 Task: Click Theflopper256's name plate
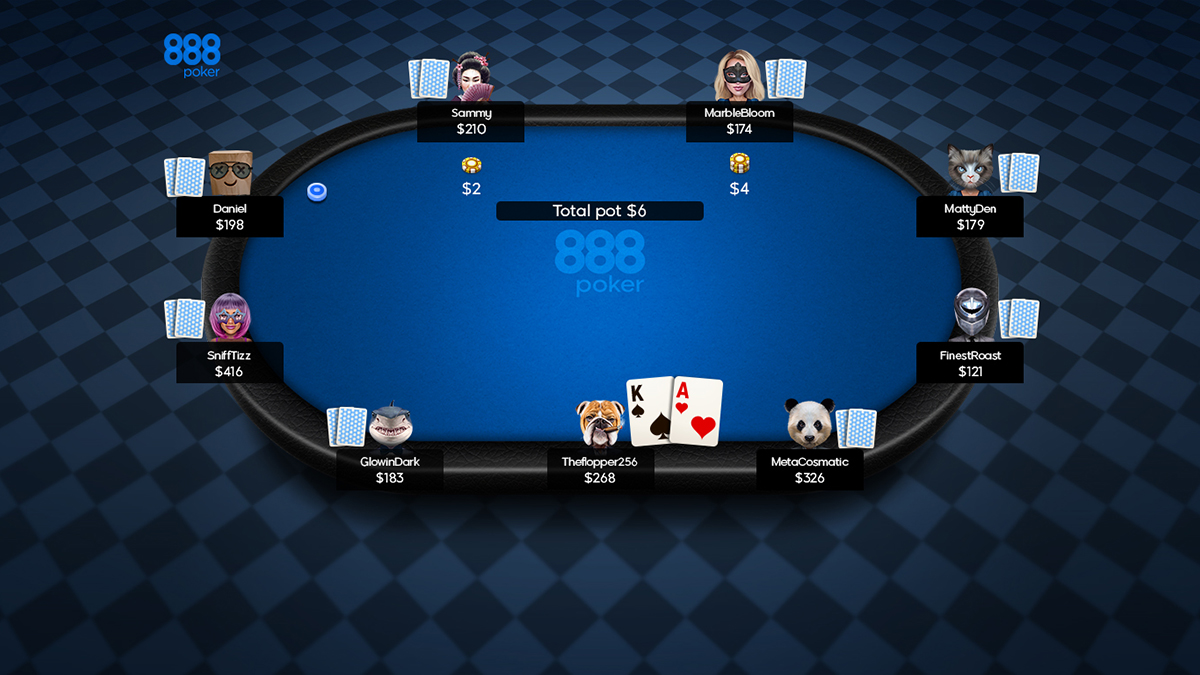(600, 470)
